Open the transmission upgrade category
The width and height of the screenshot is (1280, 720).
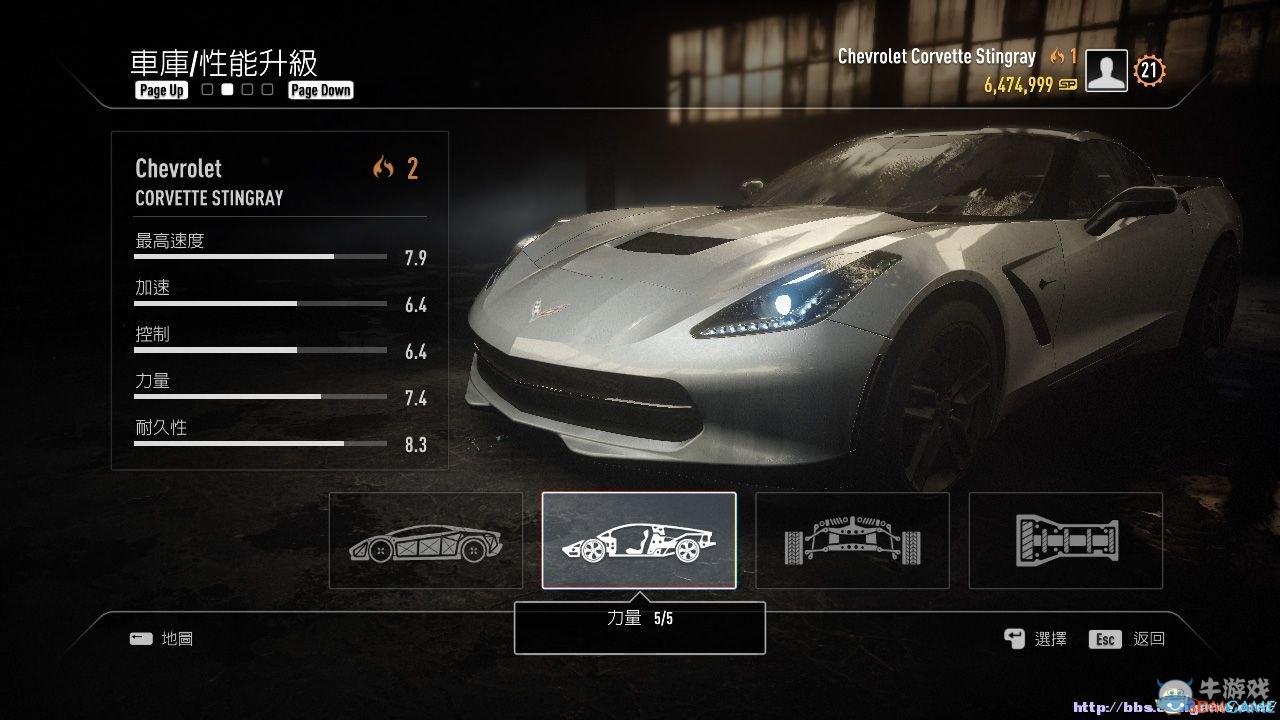[x=1065, y=540]
